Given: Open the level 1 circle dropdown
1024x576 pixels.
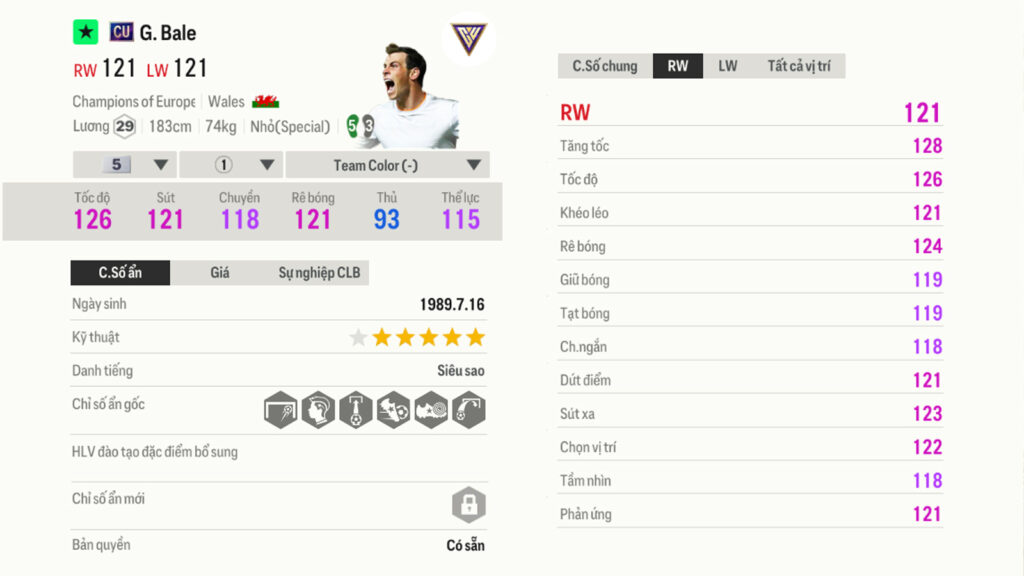Looking at the screenshot, I should click(231, 165).
